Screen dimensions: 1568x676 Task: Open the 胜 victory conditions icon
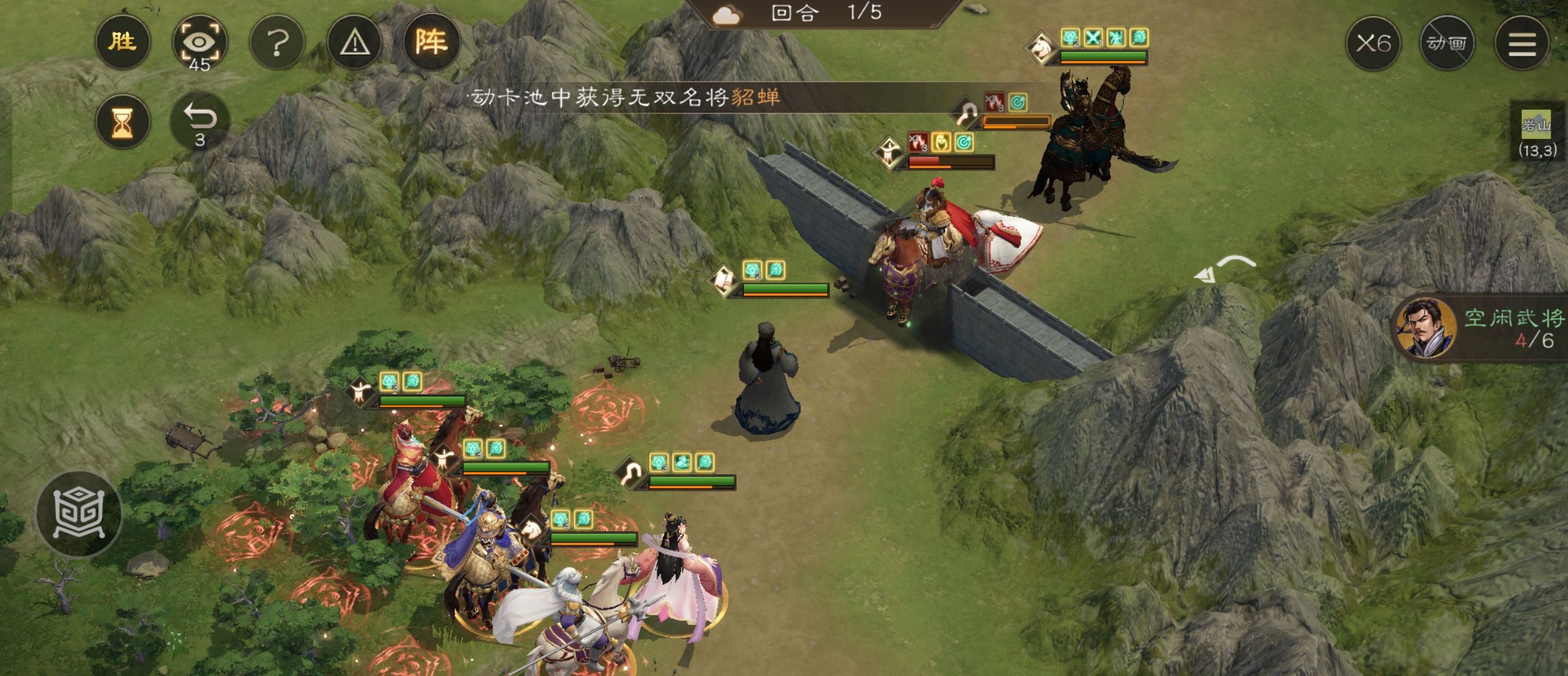click(124, 41)
